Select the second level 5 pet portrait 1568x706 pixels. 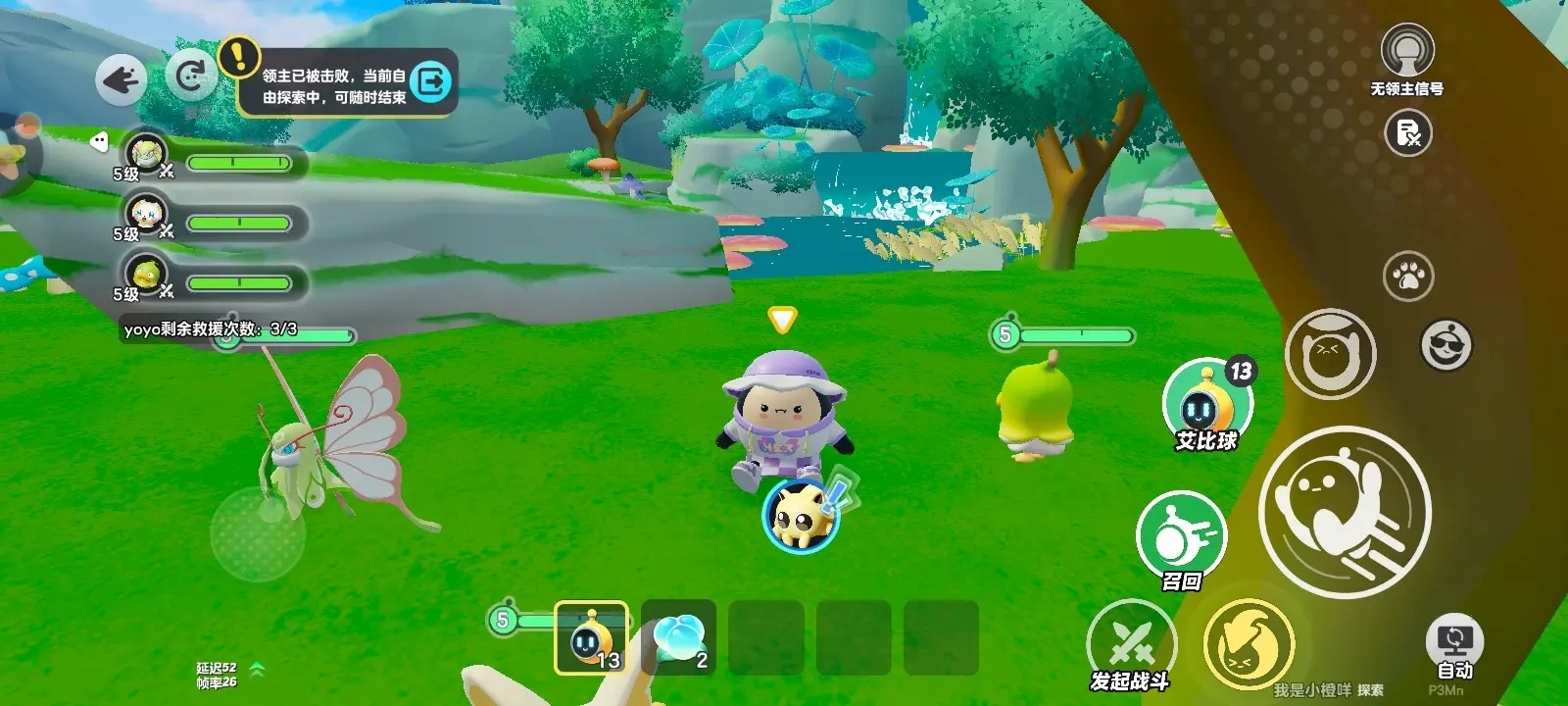147,214
